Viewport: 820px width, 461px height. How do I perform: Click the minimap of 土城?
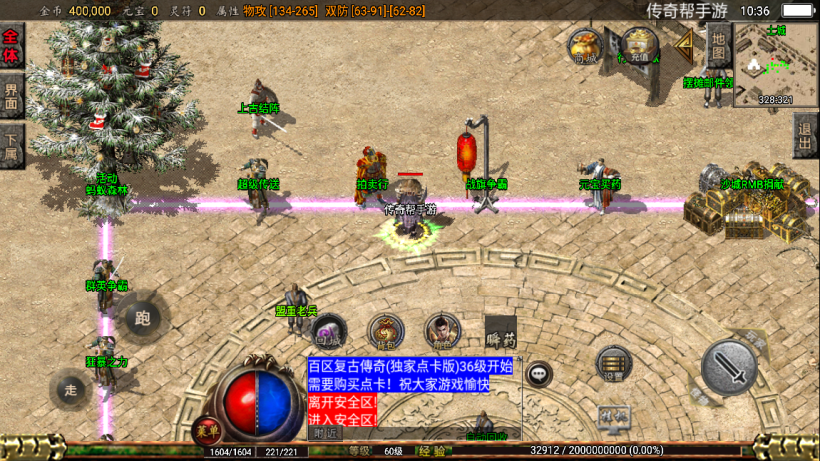click(775, 62)
